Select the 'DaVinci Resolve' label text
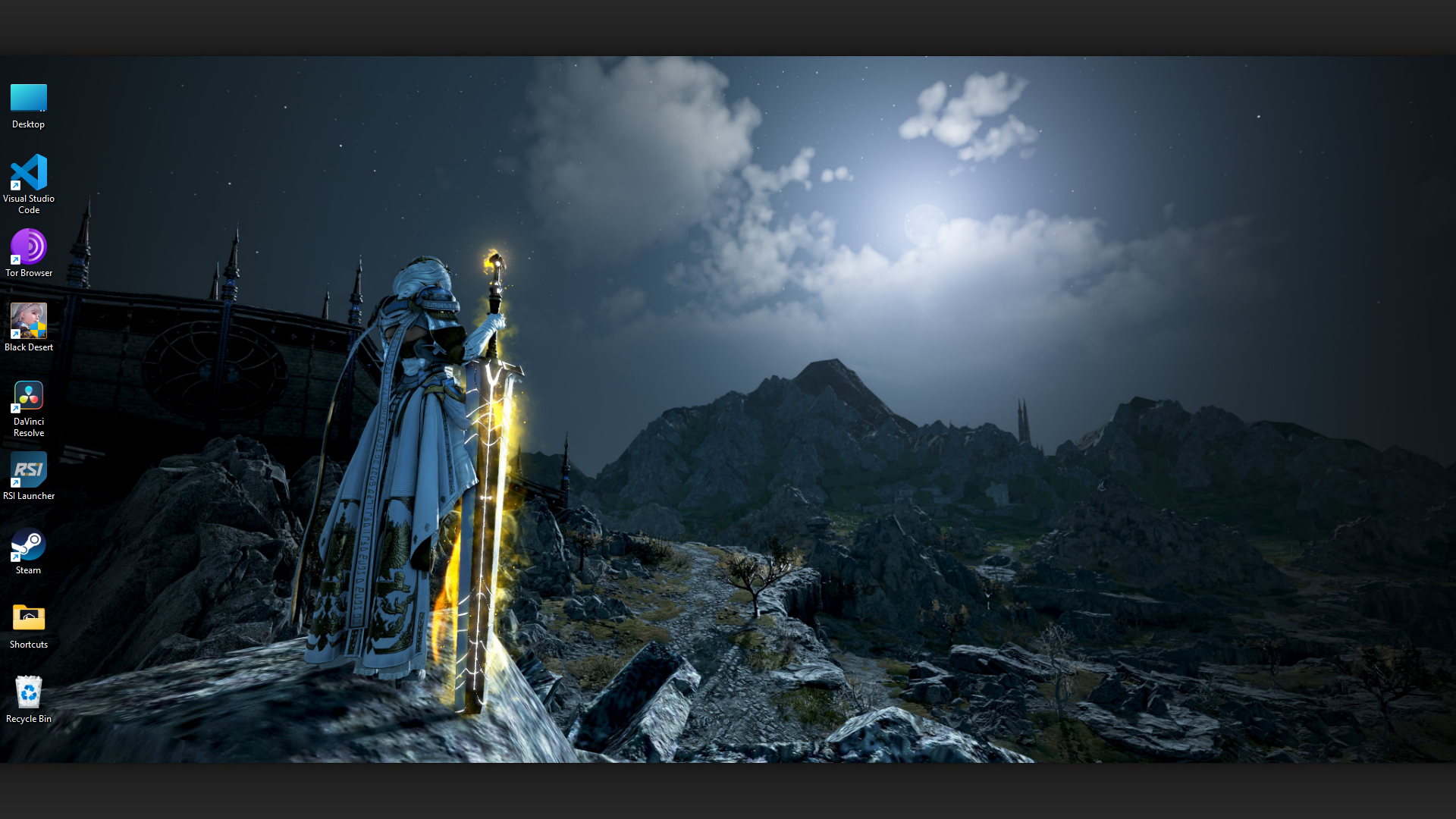Viewport: 1456px width, 819px height. tap(28, 427)
